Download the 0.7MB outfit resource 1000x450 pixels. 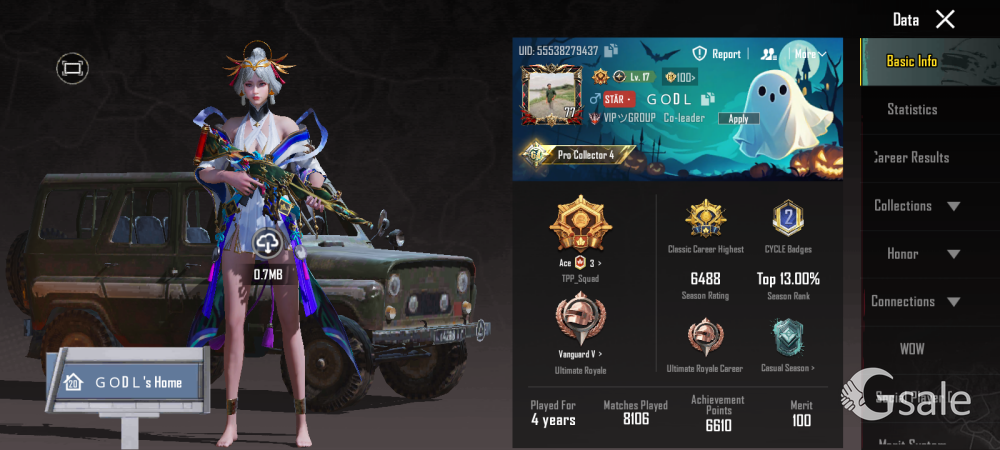[x=267, y=243]
